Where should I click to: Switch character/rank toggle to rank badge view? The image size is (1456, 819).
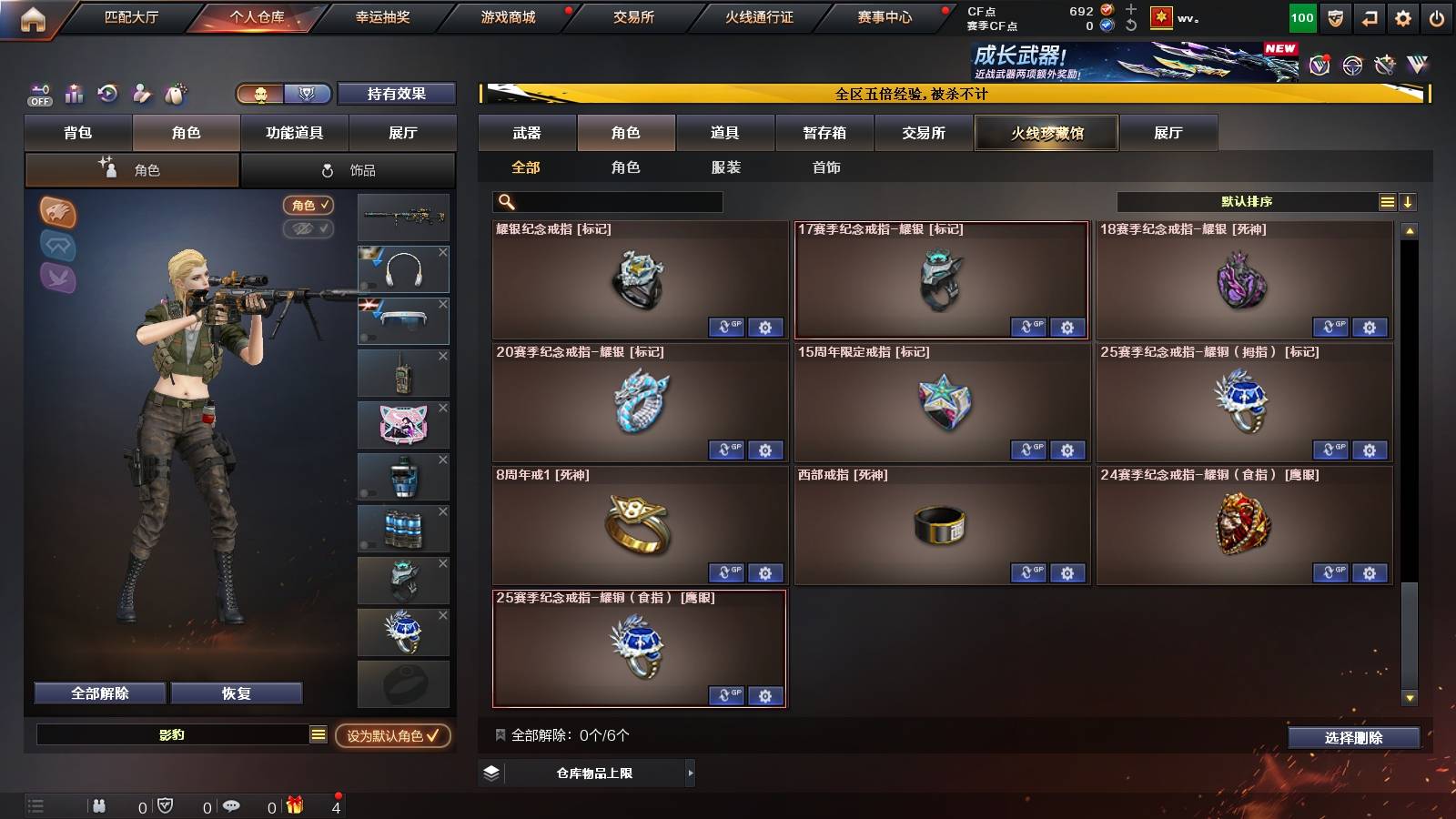(x=308, y=94)
